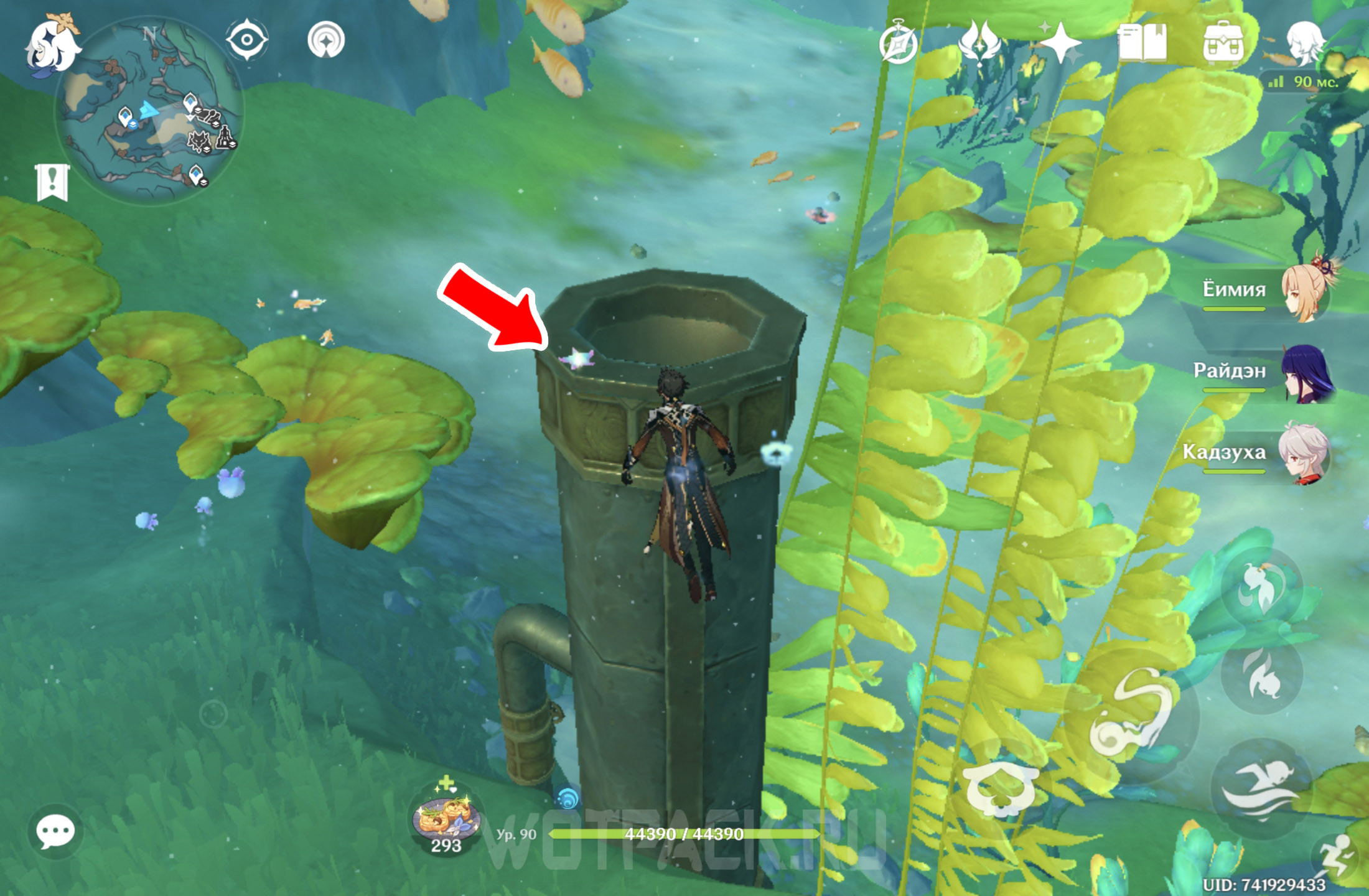Open the character profile head icon
The height and width of the screenshot is (896, 1369).
[1304, 42]
